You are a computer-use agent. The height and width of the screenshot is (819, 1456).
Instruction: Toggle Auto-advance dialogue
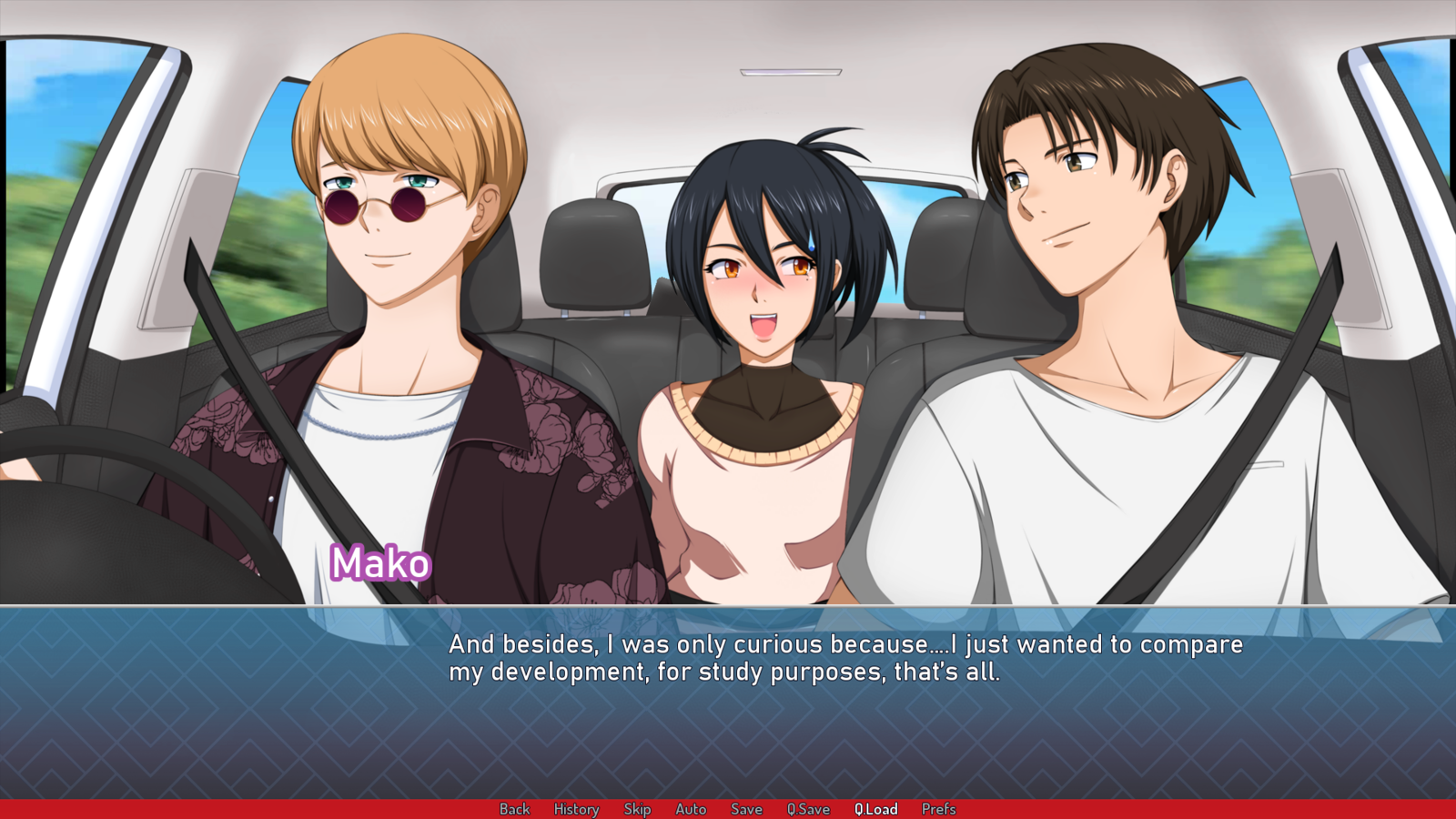click(691, 809)
